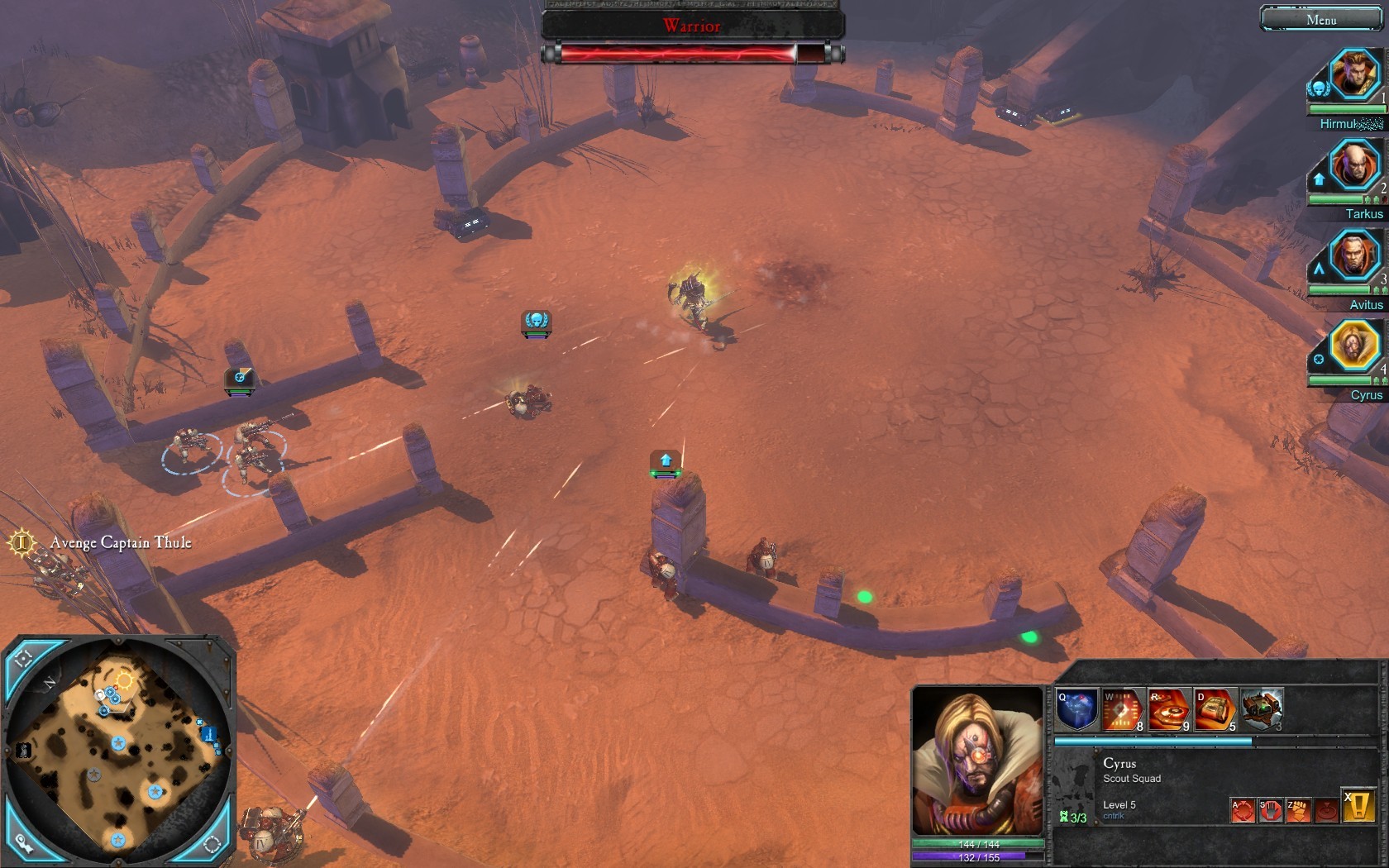Select the commander portrait labelled Hirmul
The image size is (1389, 868).
(x=1354, y=74)
